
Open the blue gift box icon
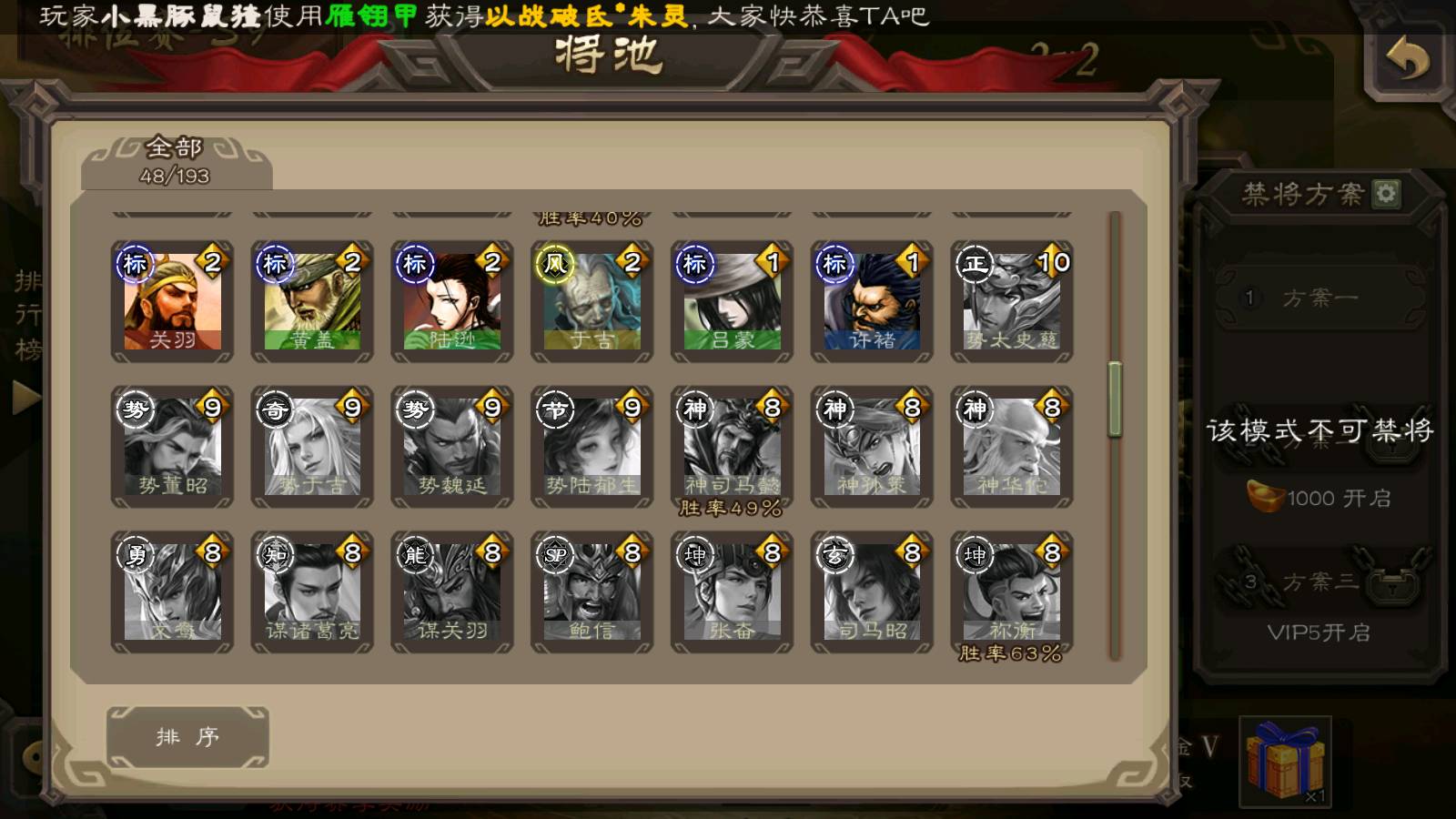click(1285, 761)
